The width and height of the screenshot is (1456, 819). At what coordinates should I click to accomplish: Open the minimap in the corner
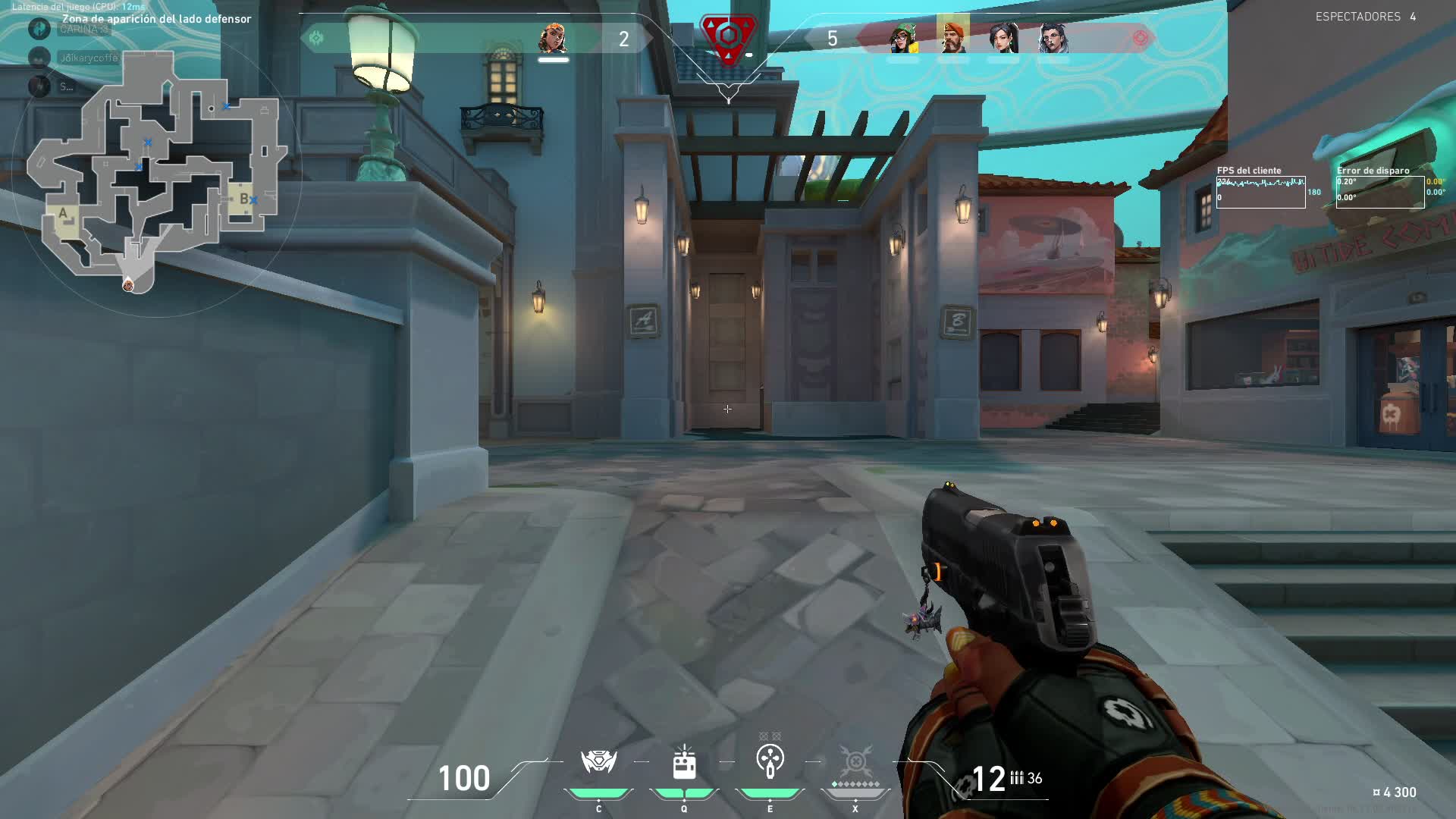pos(155,174)
